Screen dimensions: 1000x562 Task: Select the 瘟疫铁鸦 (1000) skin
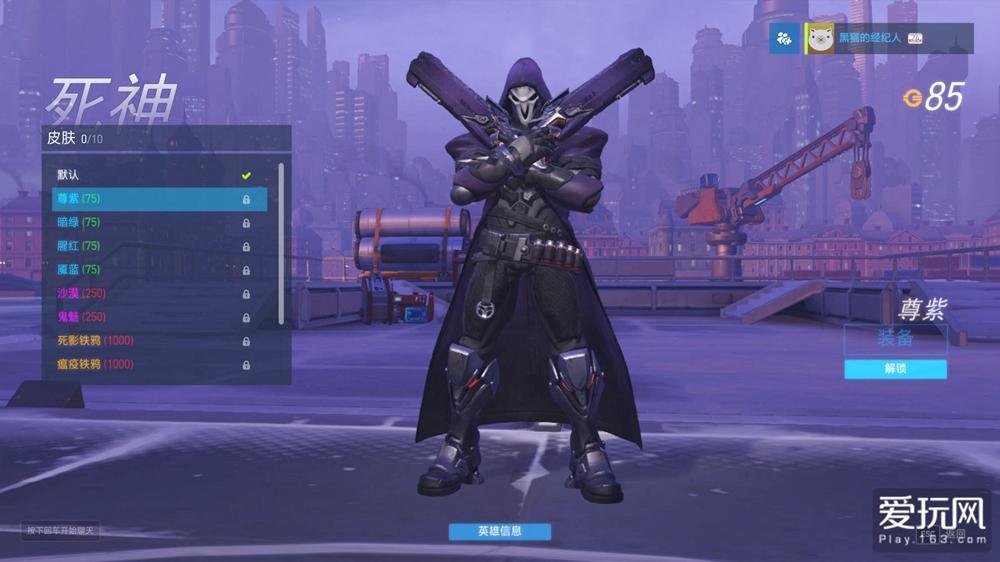point(150,364)
